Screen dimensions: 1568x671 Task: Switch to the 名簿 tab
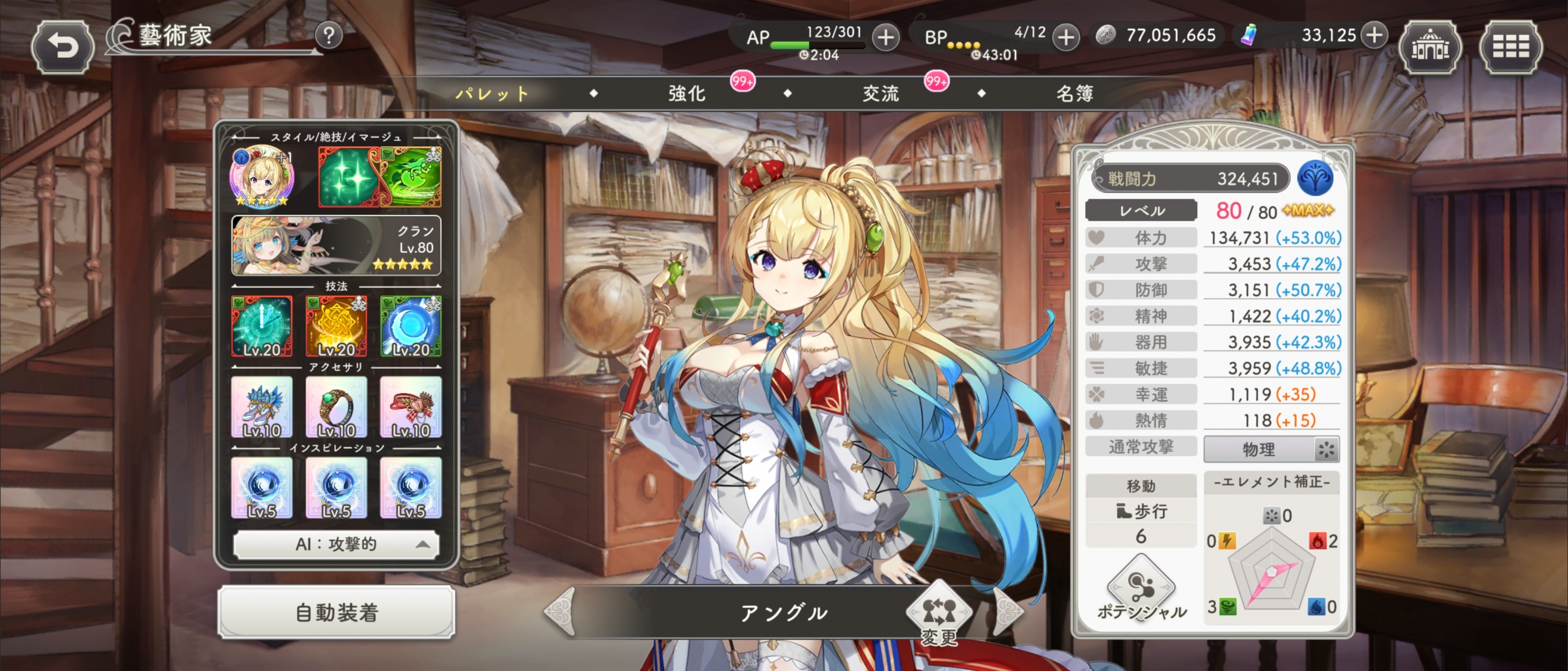point(1074,94)
